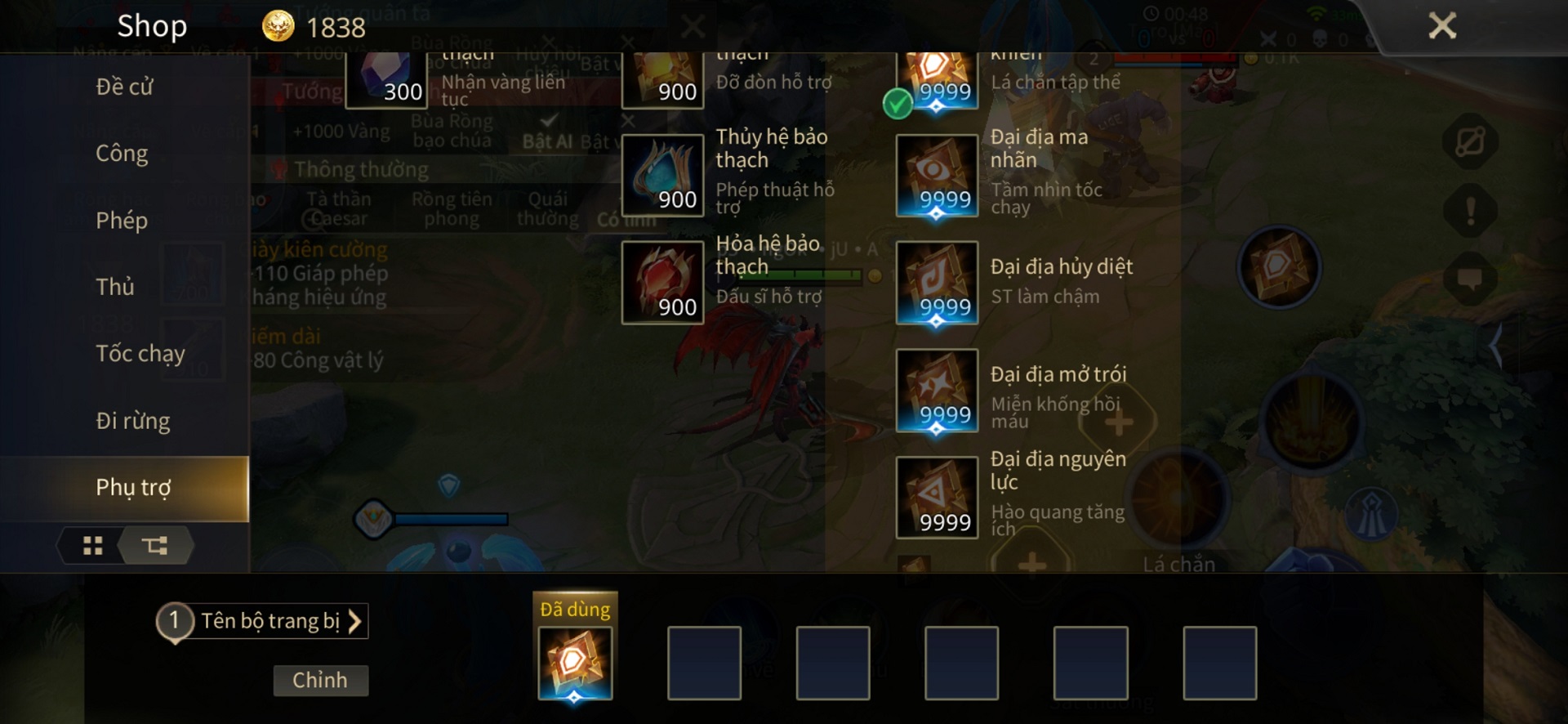Switch to grid view layout
The height and width of the screenshot is (724, 1568).
click(93, 545)
